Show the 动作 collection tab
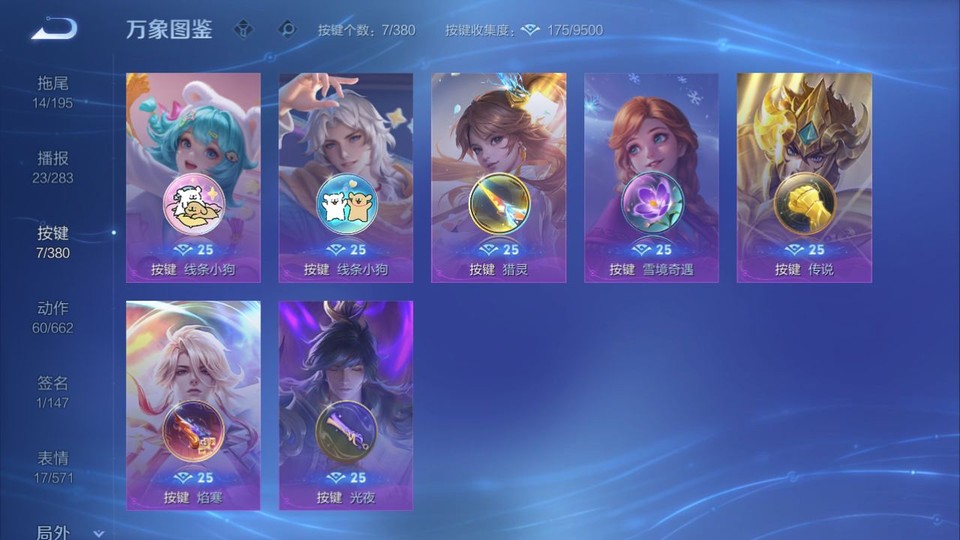Viewport: 960px width, 540px height. 53,317
